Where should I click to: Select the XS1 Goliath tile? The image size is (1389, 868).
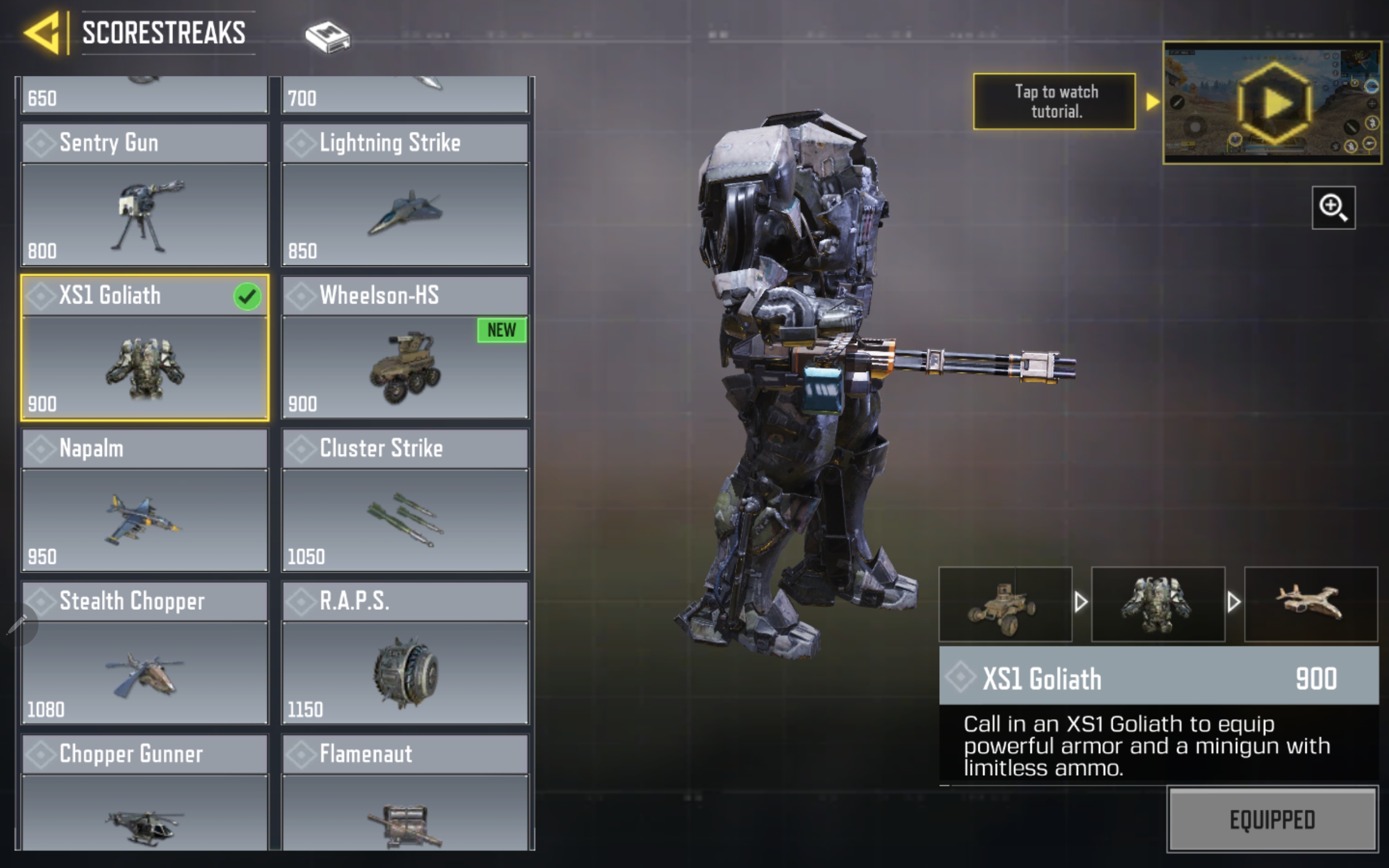pyautogui.click(x=145, y=347)
